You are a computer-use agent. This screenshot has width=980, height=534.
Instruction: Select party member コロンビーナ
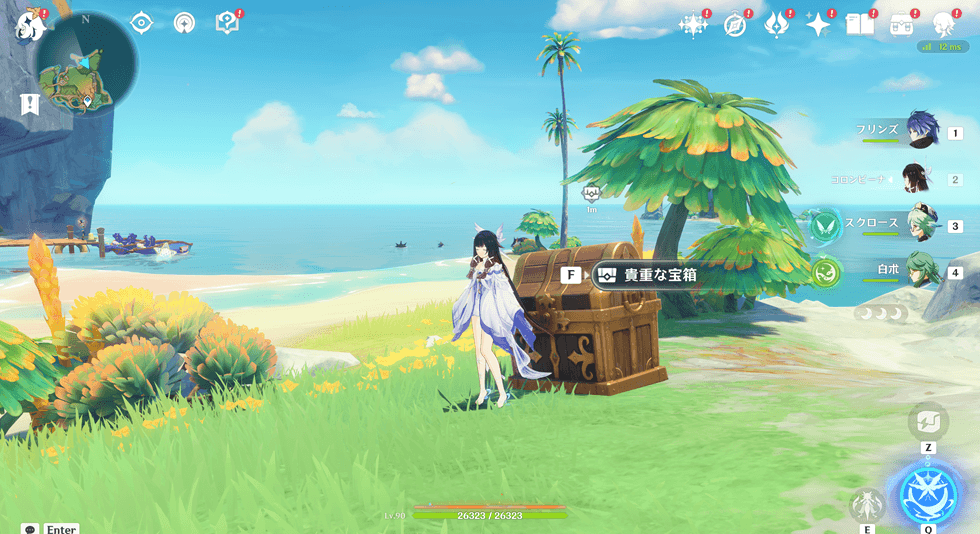(x=917, y=179)
